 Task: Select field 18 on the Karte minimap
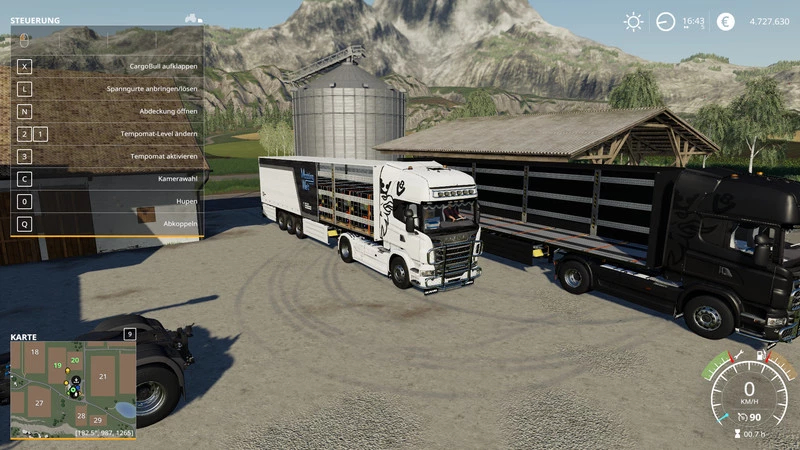[35, 353]
